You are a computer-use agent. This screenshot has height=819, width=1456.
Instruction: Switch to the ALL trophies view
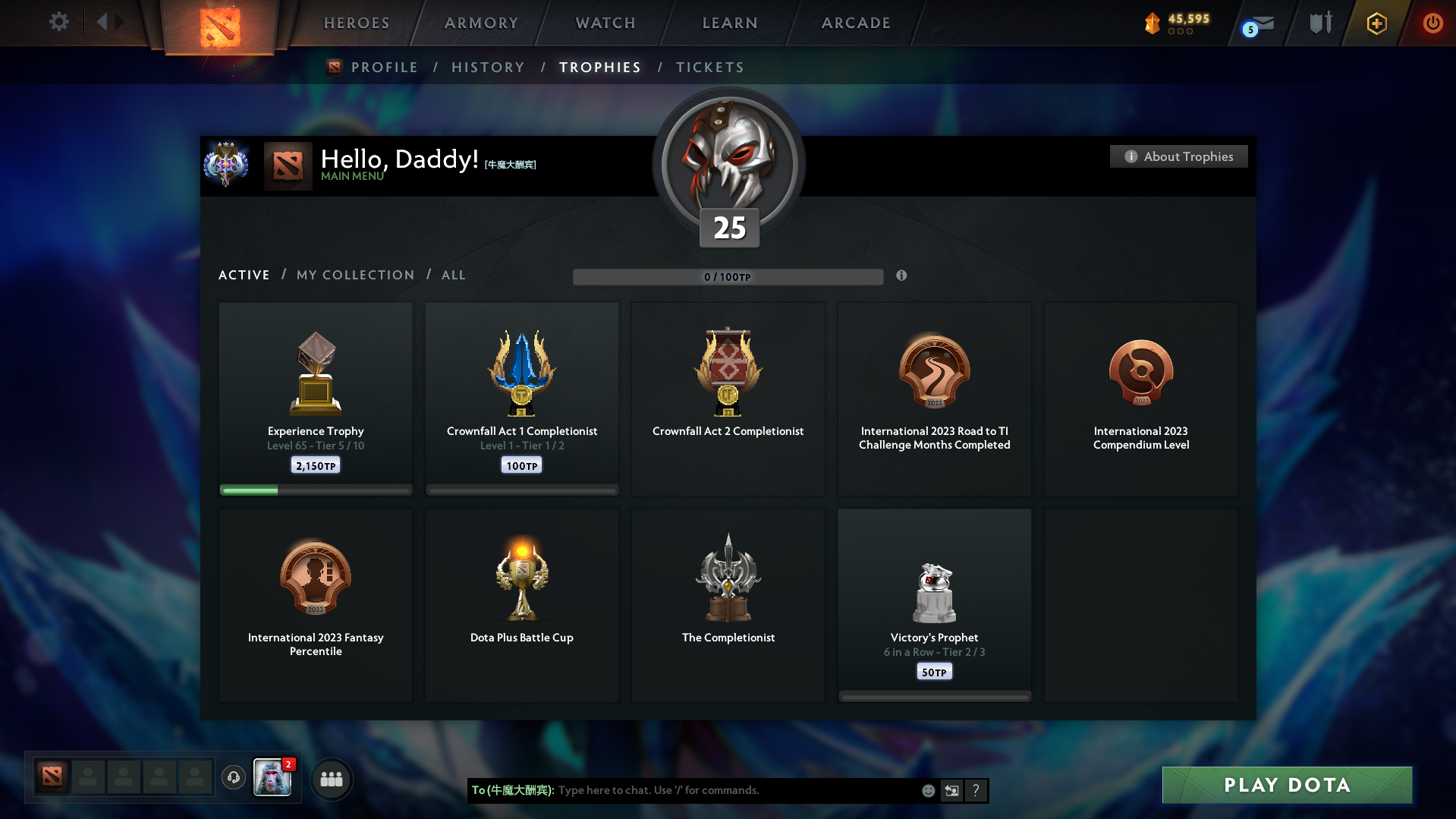click(x=453, y=275)
